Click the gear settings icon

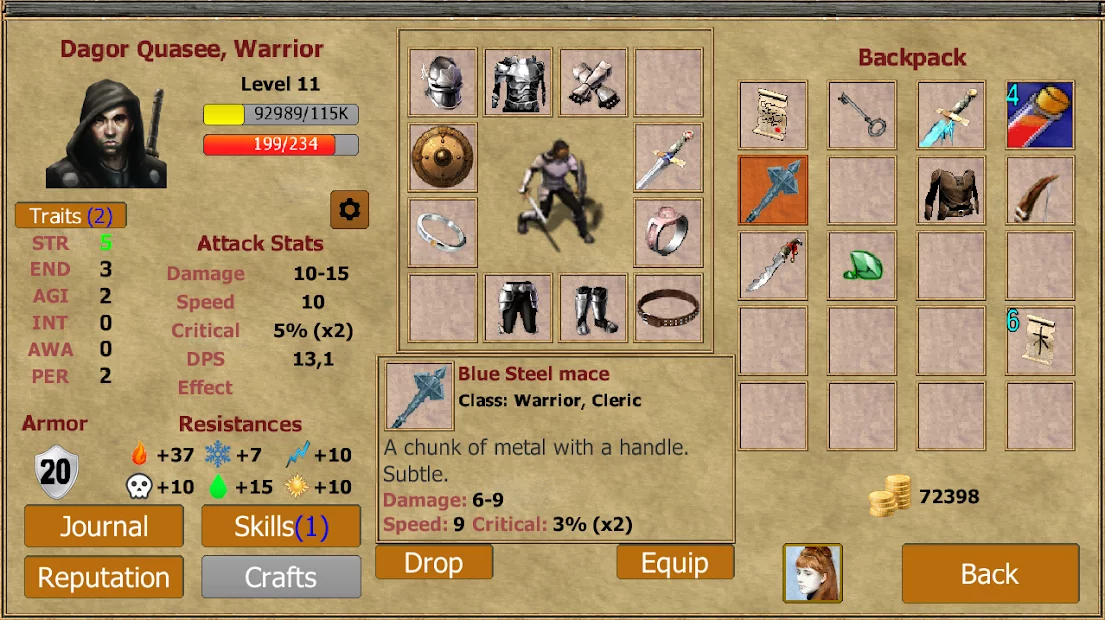(x=350, y=209)
